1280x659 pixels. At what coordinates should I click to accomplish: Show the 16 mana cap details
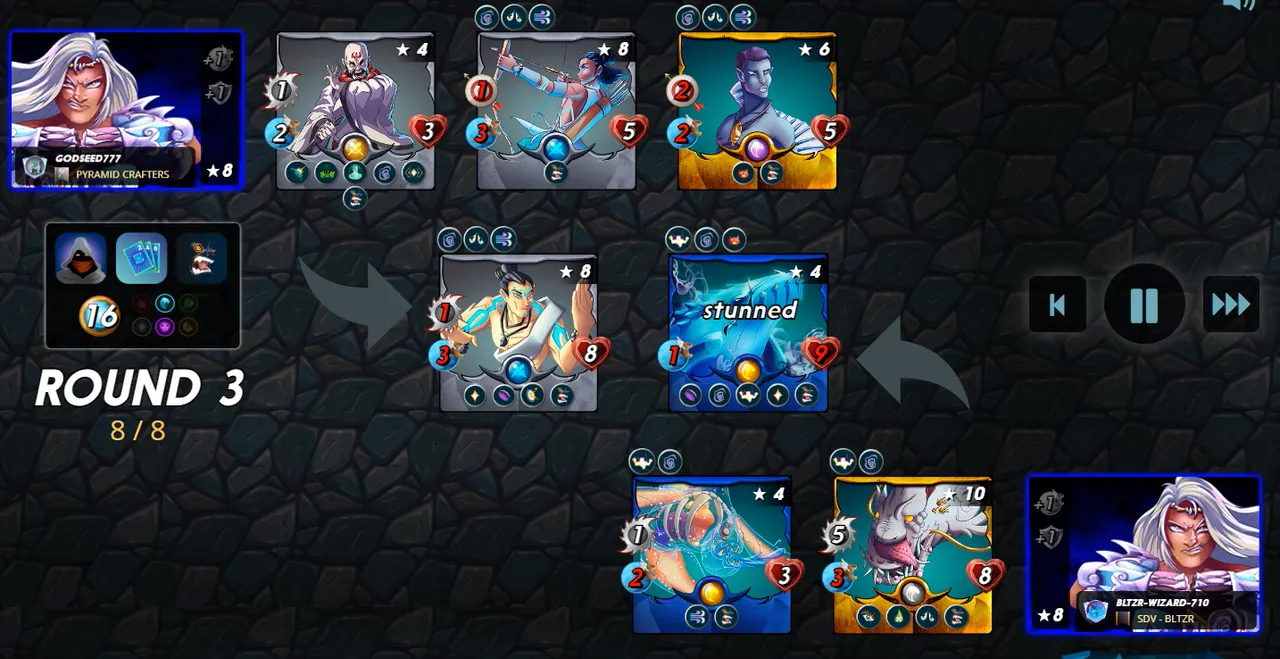click(100, 316)
